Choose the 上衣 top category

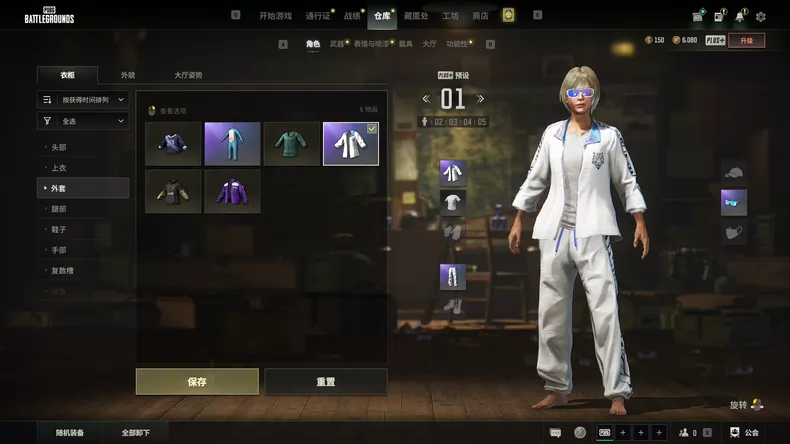pyautogui.click(x=59, y=168)
